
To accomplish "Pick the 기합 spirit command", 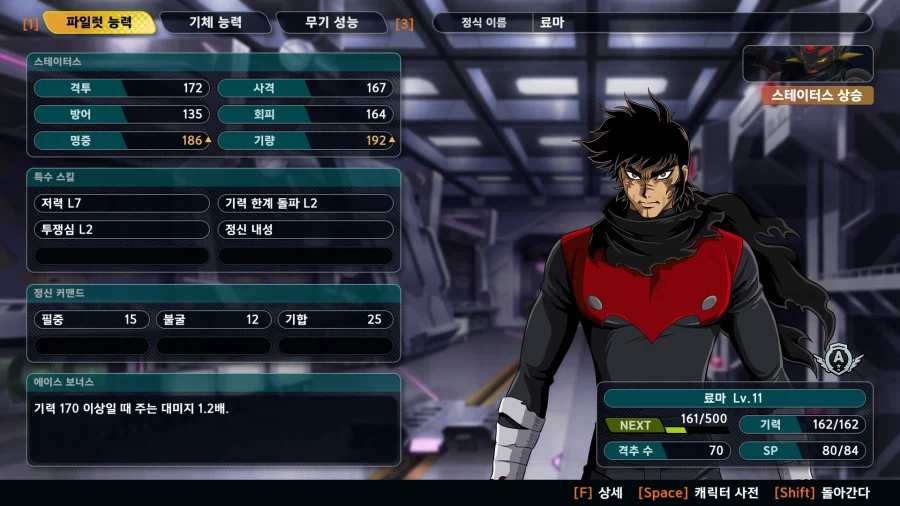I will 335,320.
